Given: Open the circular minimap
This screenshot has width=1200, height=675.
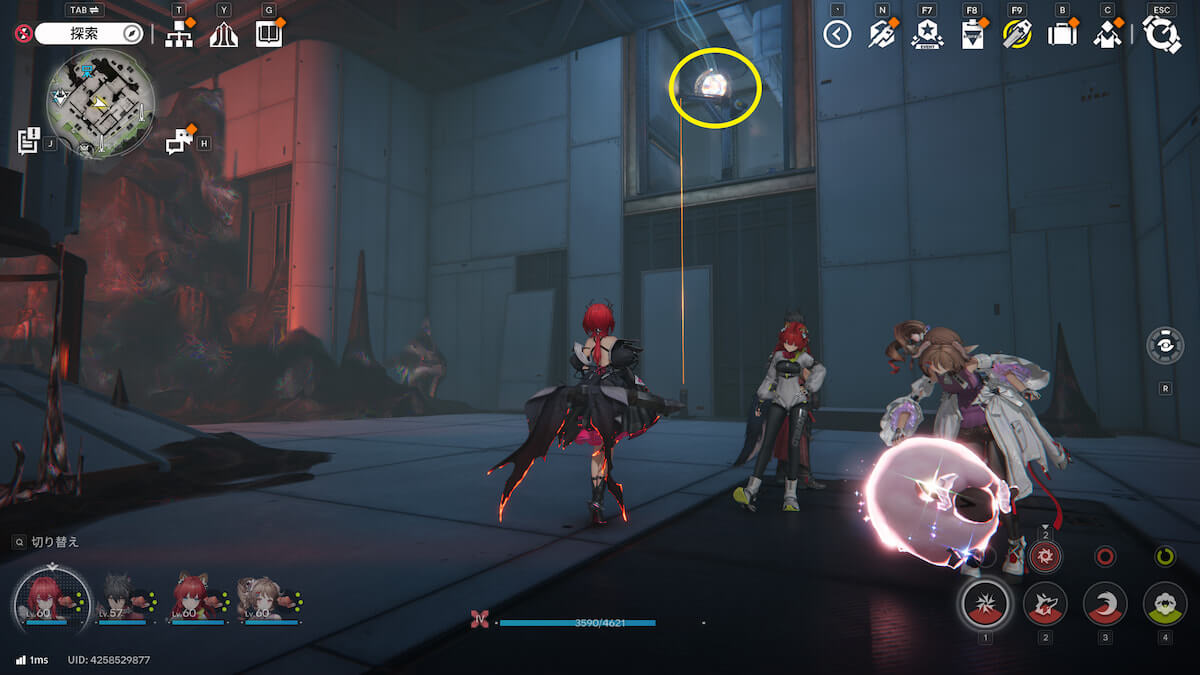Looking at the screenshot, I should click(100, 105).
